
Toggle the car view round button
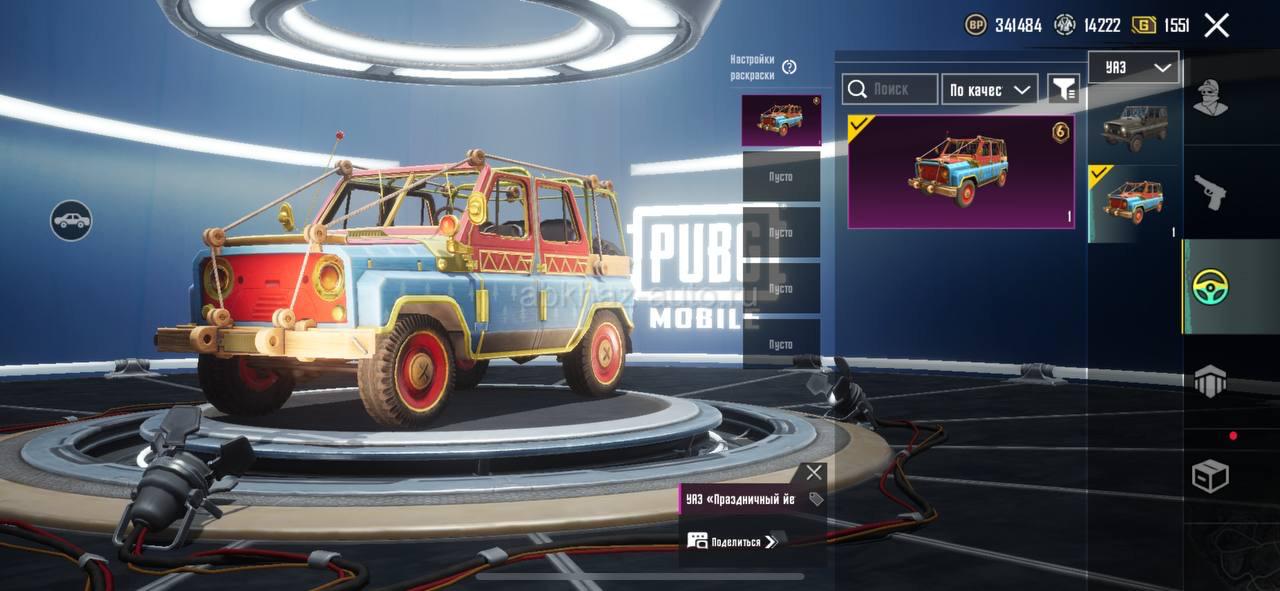click(x=71, y=221)
